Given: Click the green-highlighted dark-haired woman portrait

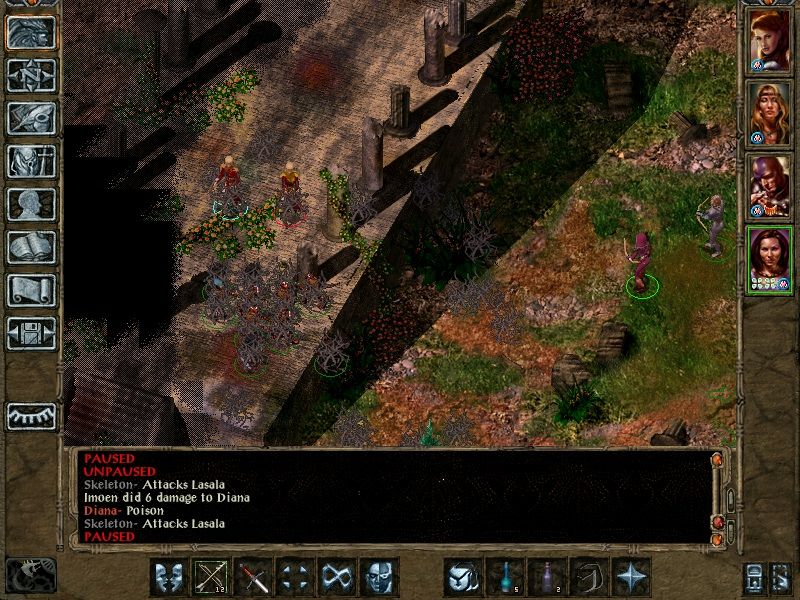Looking at the screenshot, I should click(x=770, y=259).
